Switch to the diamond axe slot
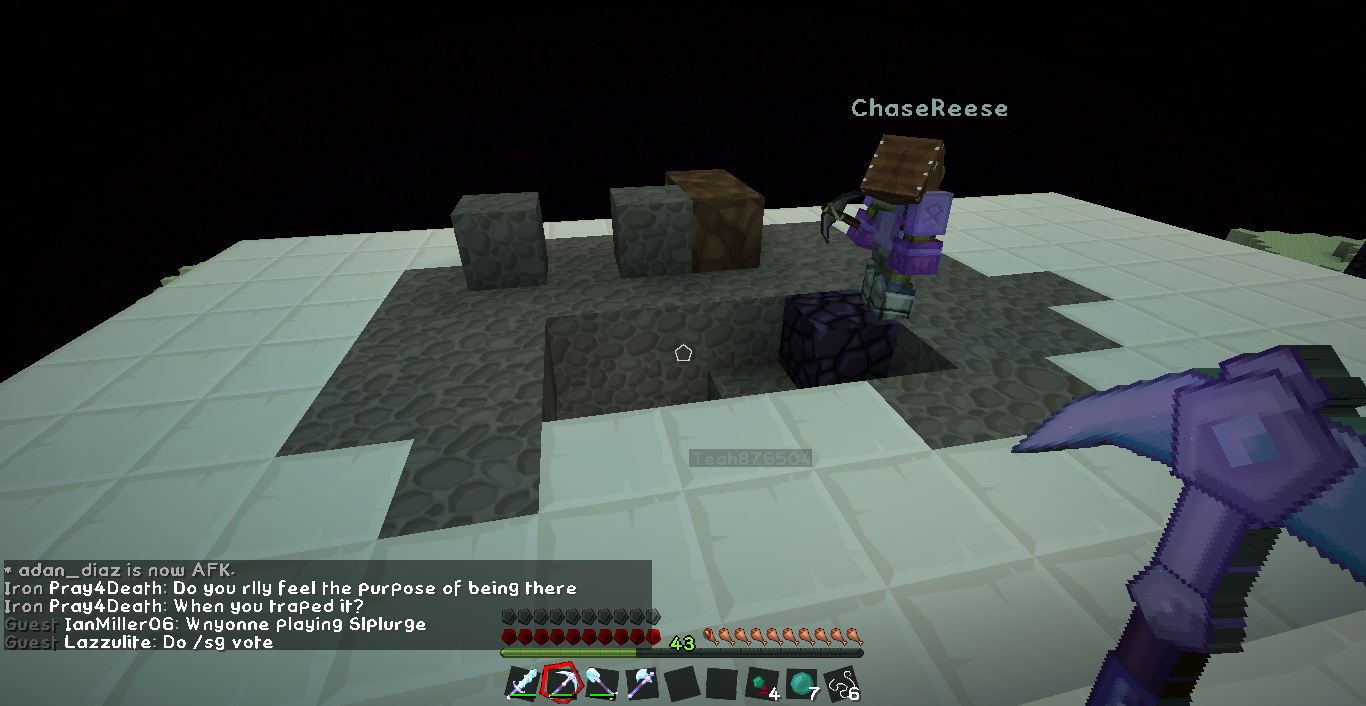This screenshot has width=1366, height=706. point(641,684)
